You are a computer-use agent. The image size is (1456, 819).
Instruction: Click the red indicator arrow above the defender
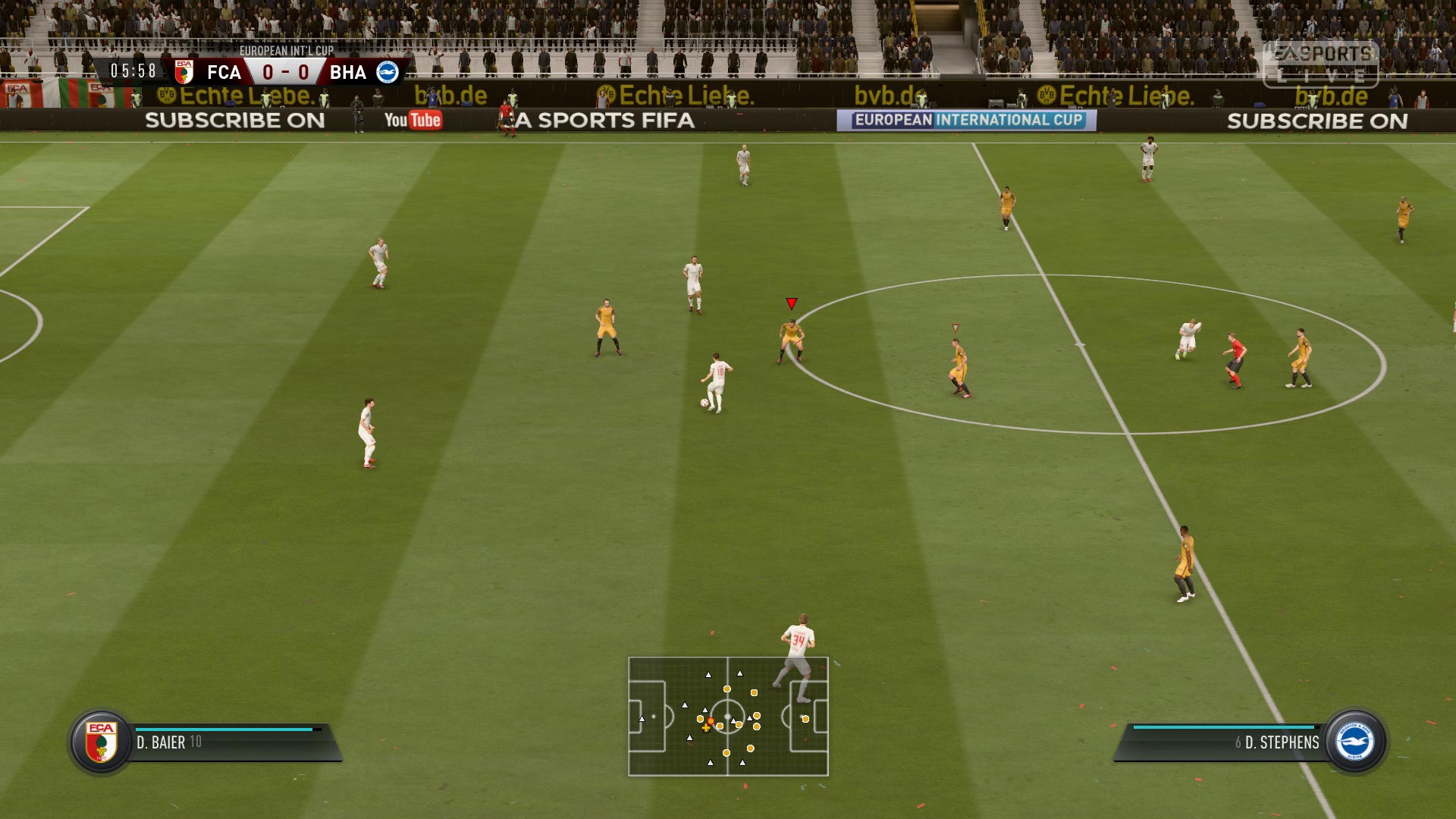pos(792,303)
